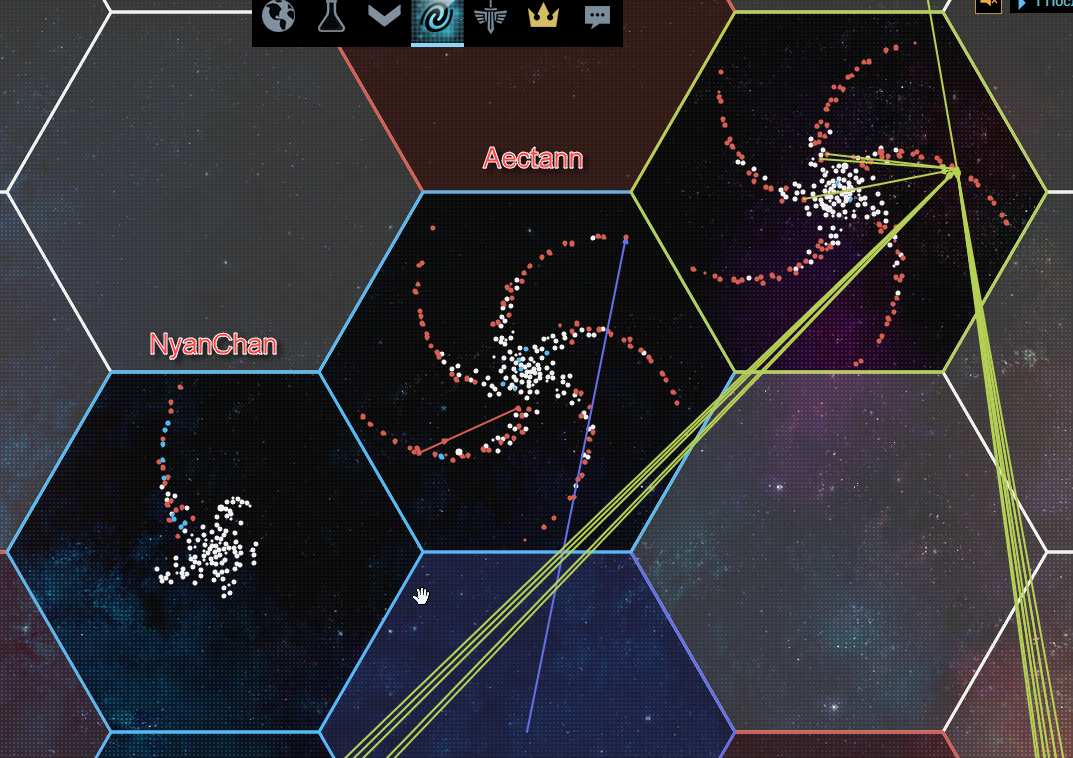Select the green-bordered galaxy hexagon
The image size is (1073, 758).
pos(839,192)
